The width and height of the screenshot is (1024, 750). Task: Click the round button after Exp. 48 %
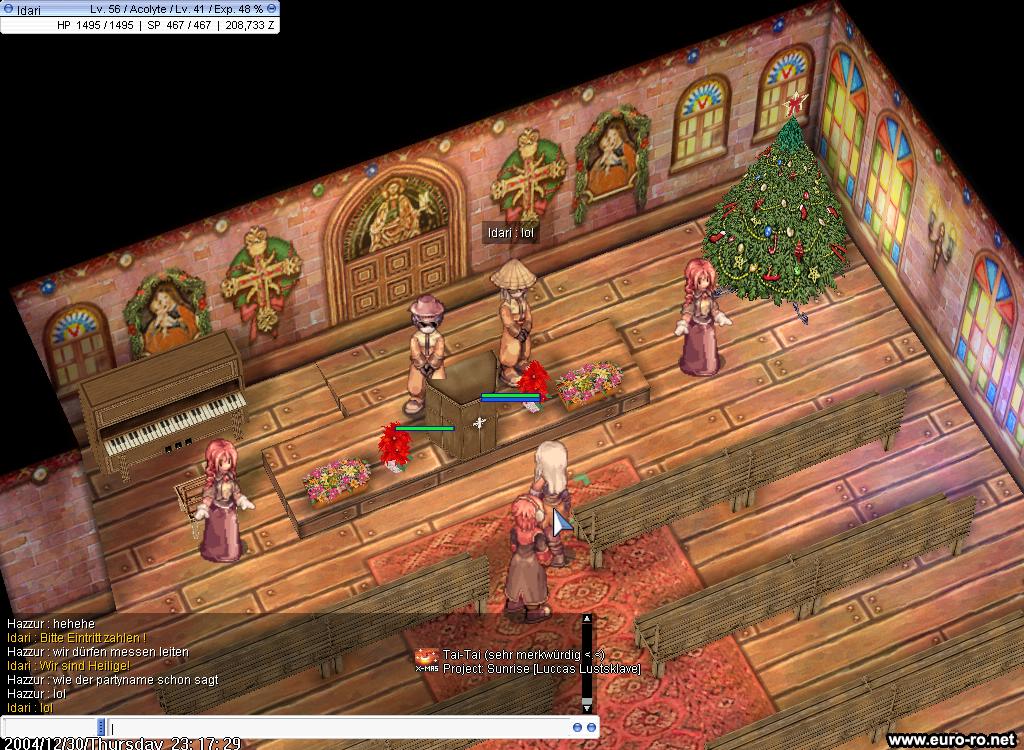[272, 9]
